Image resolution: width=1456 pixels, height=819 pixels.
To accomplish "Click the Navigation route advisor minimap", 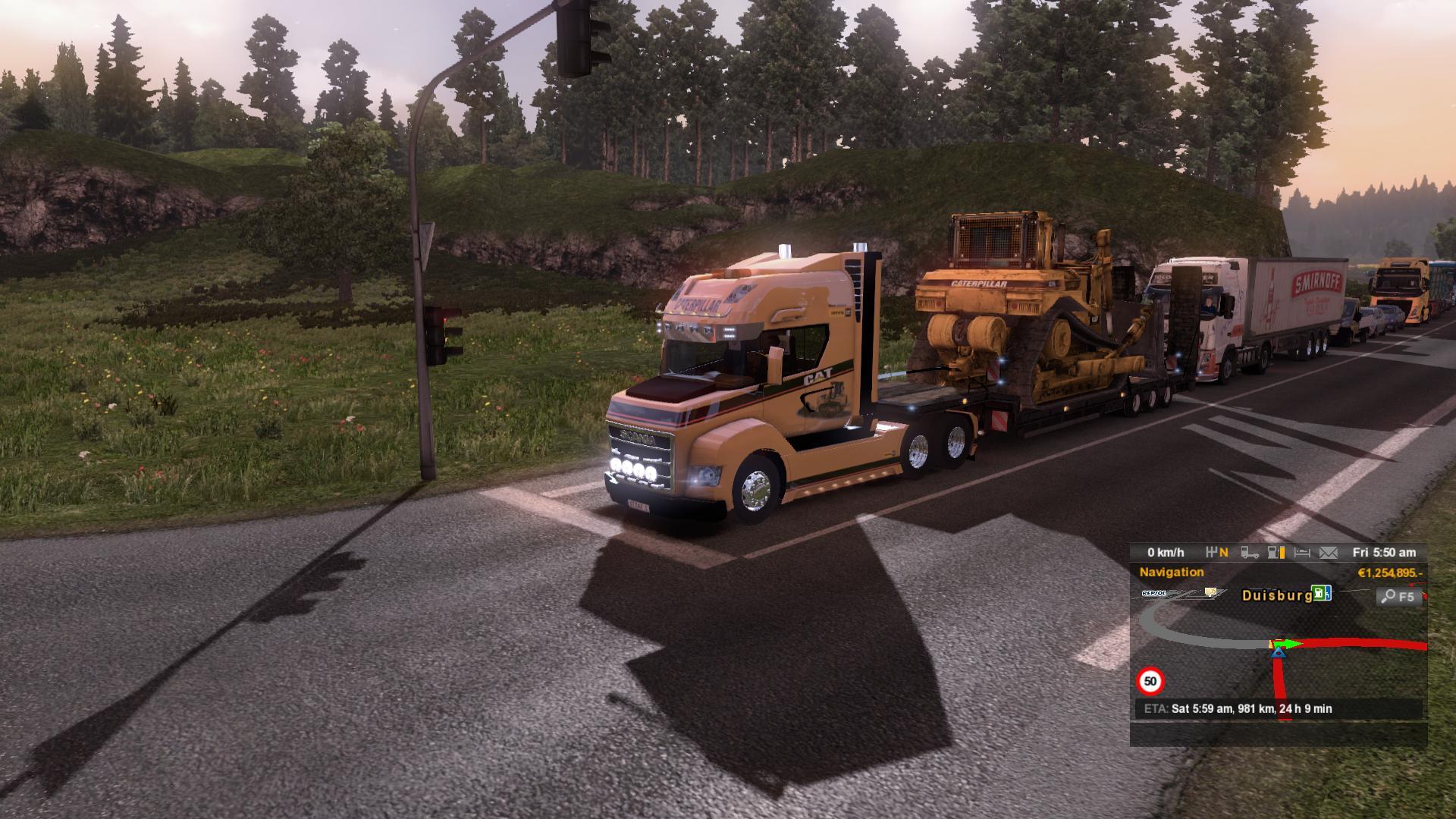I will click(1279, 652).
